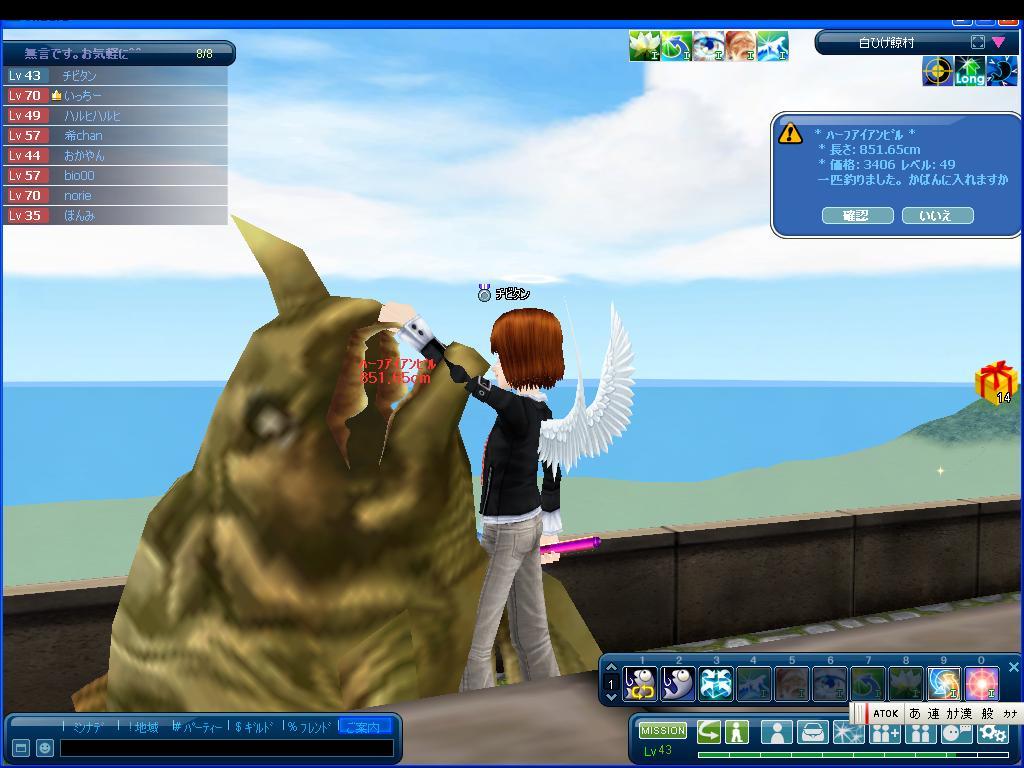Click the yellow crosshair target icon
This screenshot has height=768, width=1024.
[x=937, y=72]
